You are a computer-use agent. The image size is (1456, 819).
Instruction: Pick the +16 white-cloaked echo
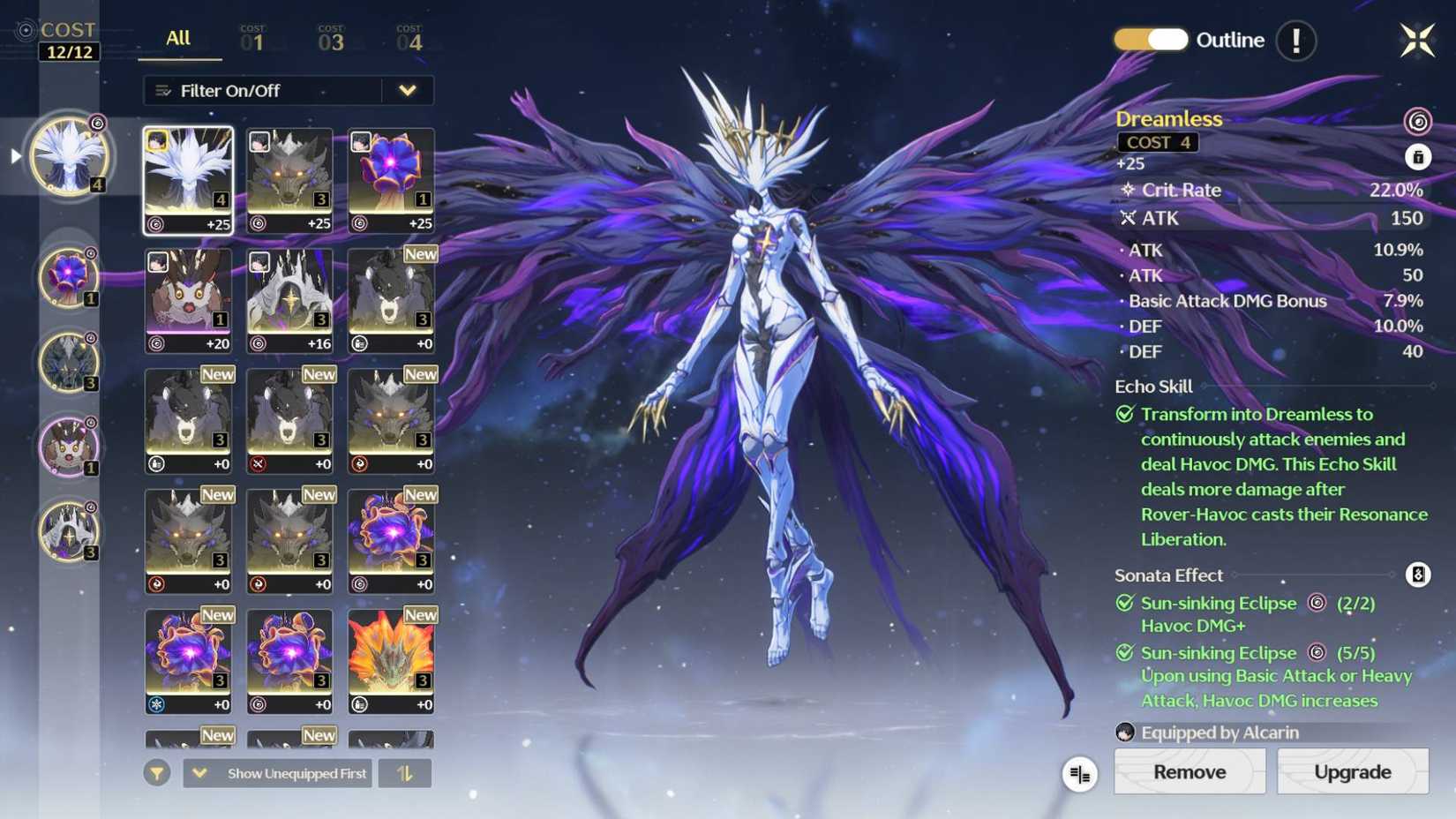coord(290,300)
